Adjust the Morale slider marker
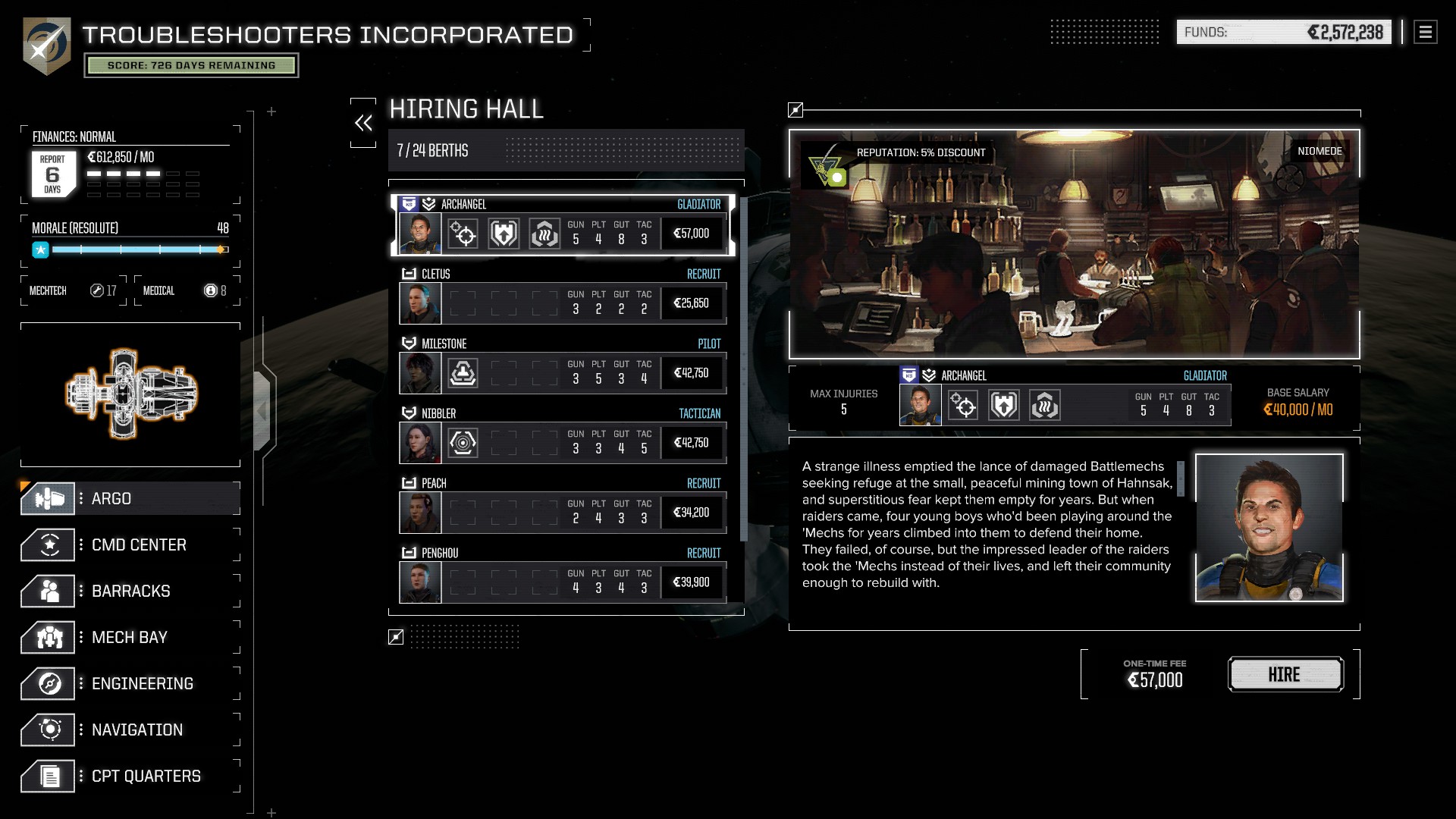Image resolution: width=1456 pixels, height=819 pixels. 219,248
